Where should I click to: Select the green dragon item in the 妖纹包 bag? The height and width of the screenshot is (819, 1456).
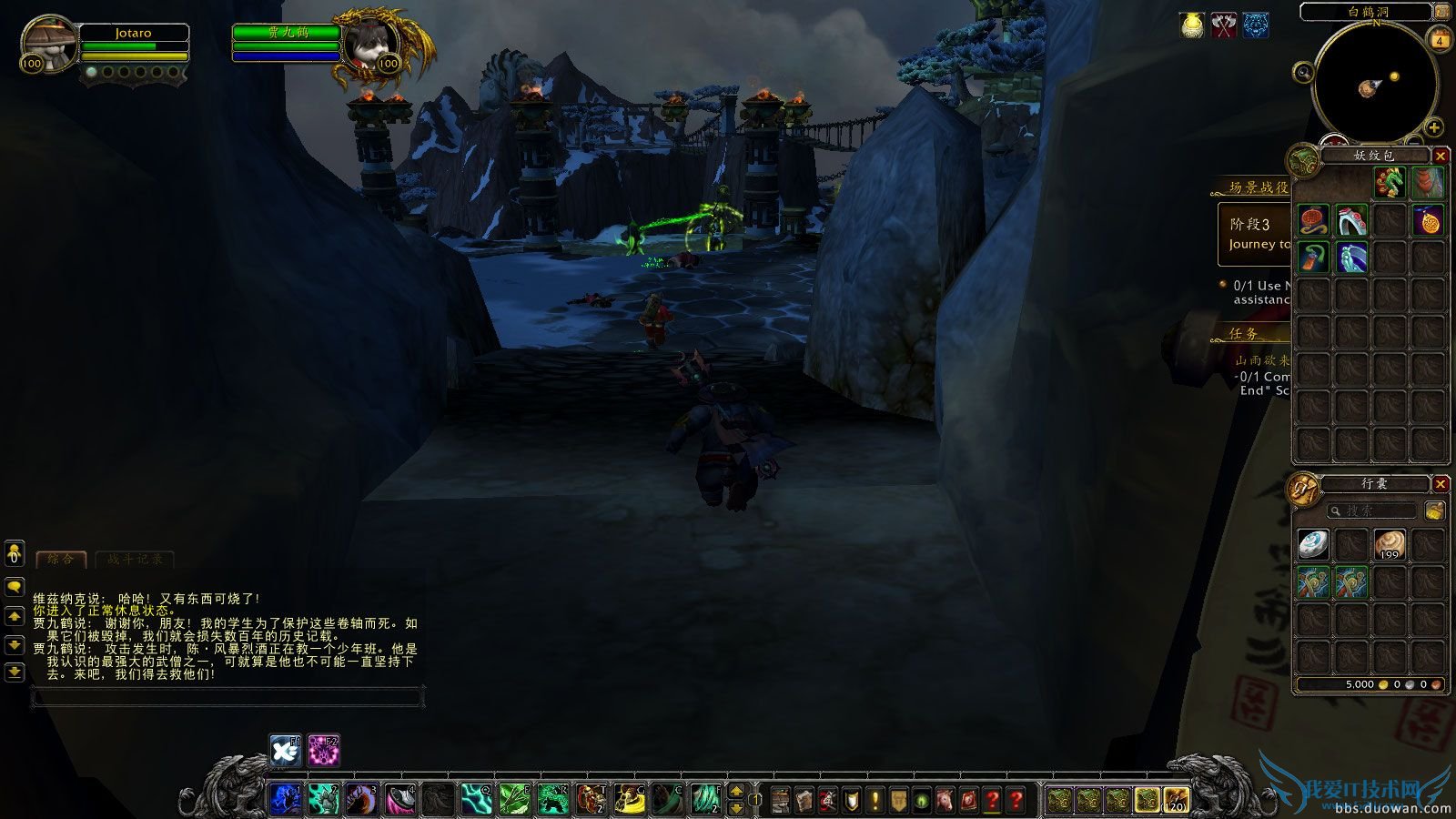1390,183
